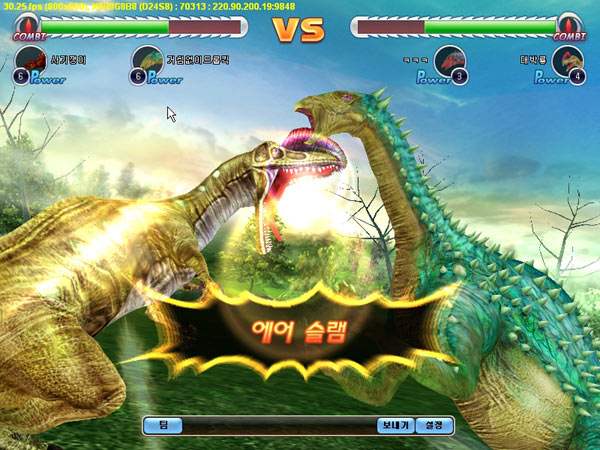This screenshot has height=450, width=600.
Task: Click the 팀 (team) chat channel button
Action: point(162,425)
